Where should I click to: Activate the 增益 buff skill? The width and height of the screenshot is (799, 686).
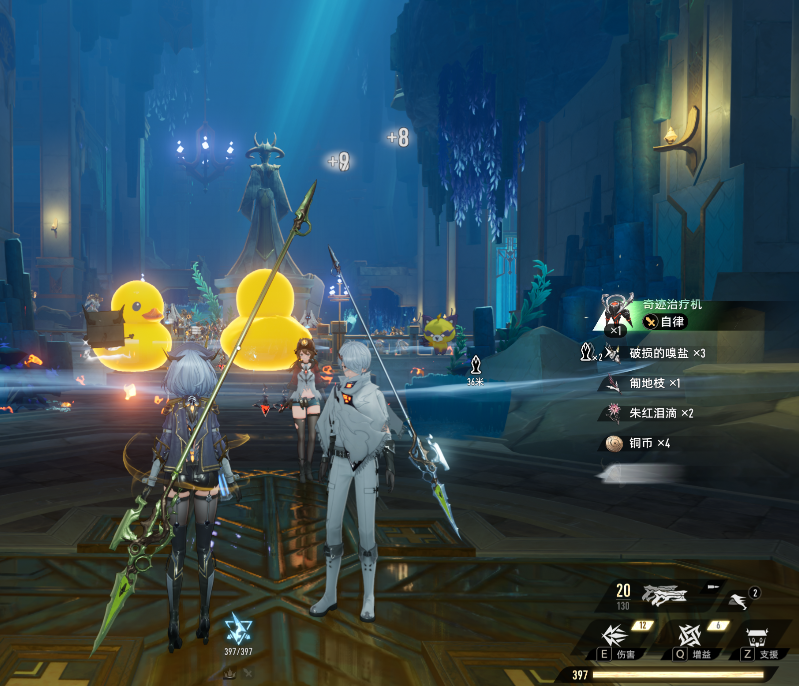(x=688, y=638)
